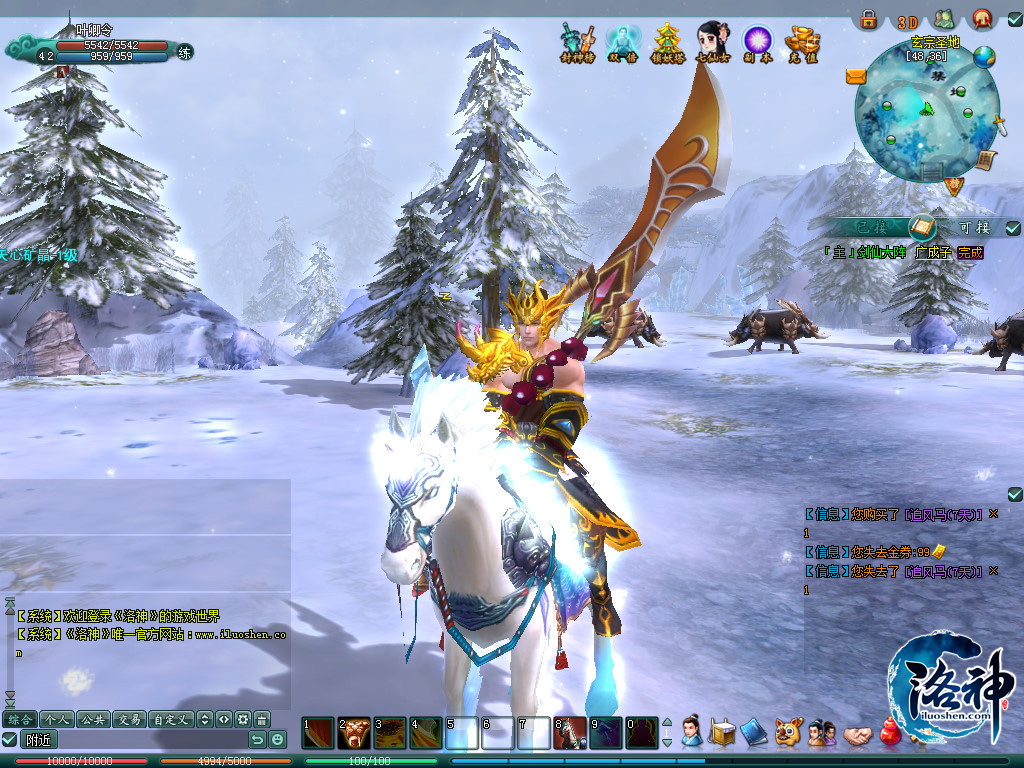The image size is (1024, 768).
Task: Open the world map globe icon
Action: [984, 57]
